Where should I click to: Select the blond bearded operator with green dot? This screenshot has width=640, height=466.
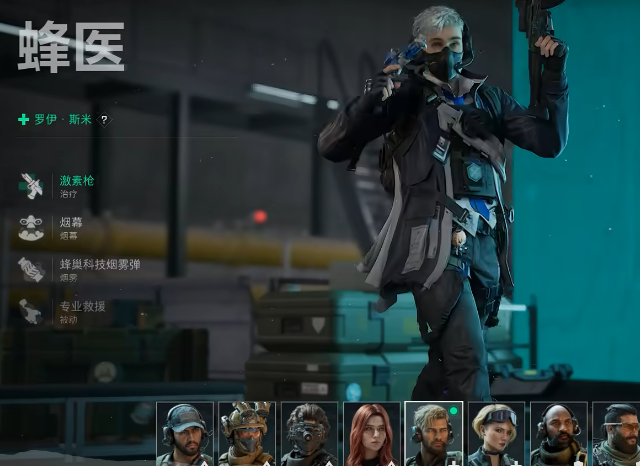[433, 434]
